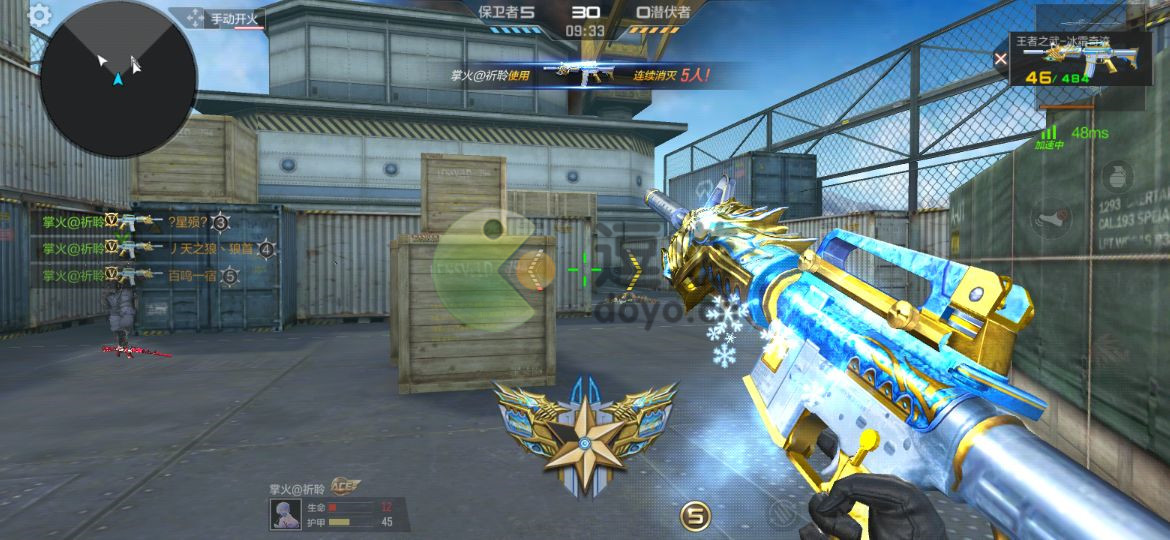Screen dimensions: 1170x540
Task: Tap the player avatar portrait
Action: pyautogui.click(x=284, y=514)
